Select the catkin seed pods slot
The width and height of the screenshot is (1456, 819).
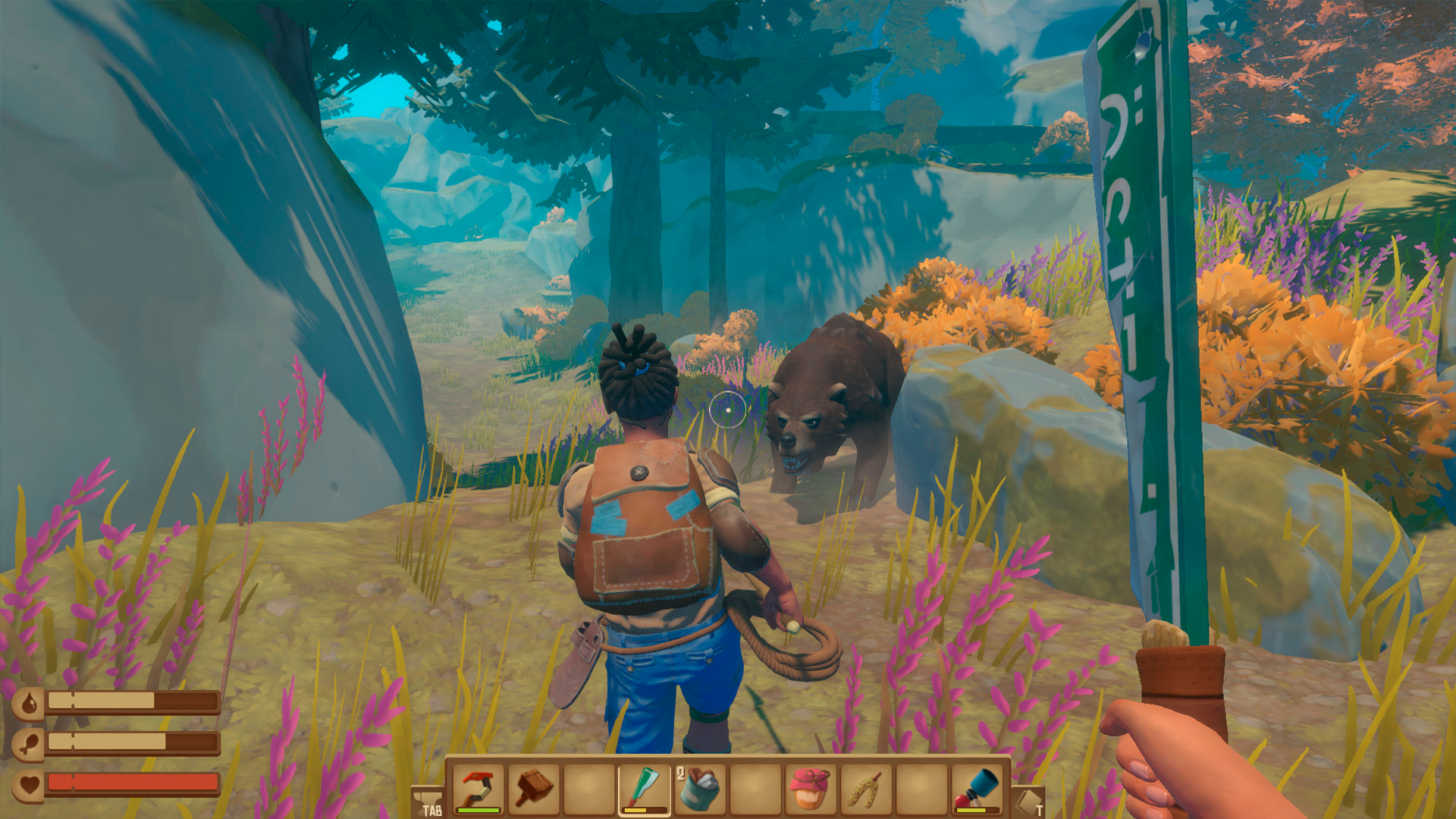(x=864, y=789)
